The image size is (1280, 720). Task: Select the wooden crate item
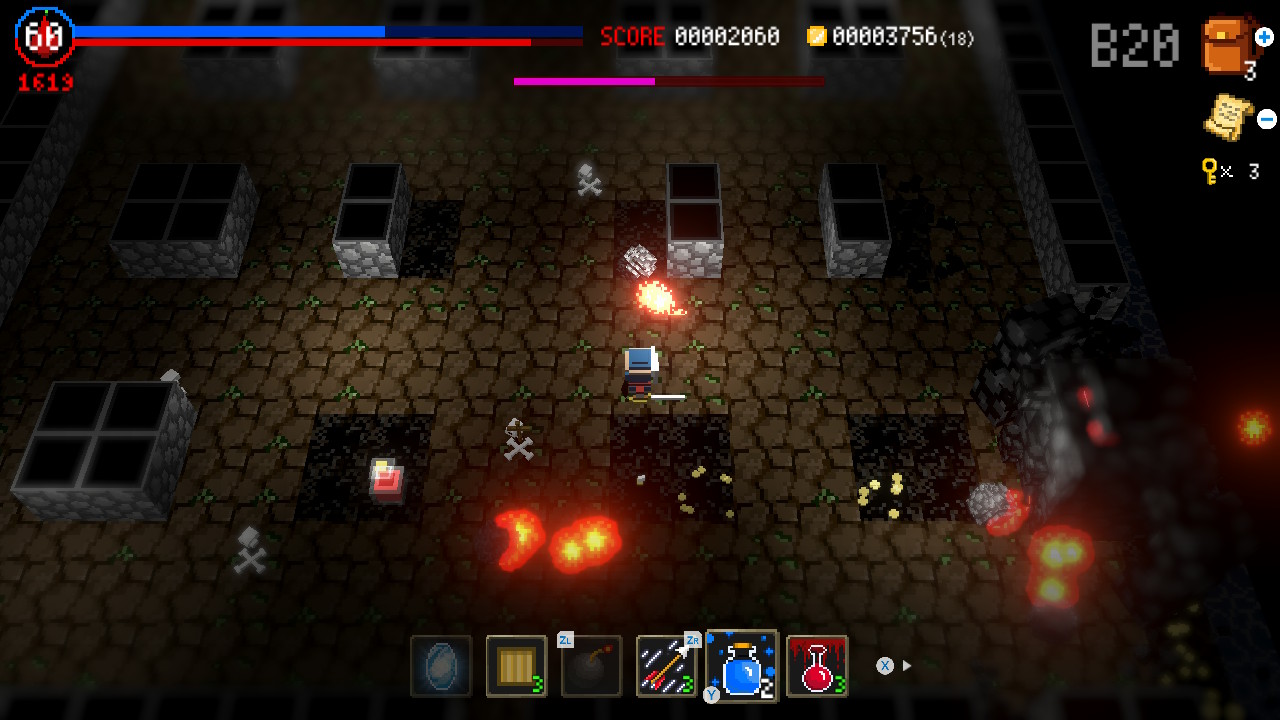[516, 665]
